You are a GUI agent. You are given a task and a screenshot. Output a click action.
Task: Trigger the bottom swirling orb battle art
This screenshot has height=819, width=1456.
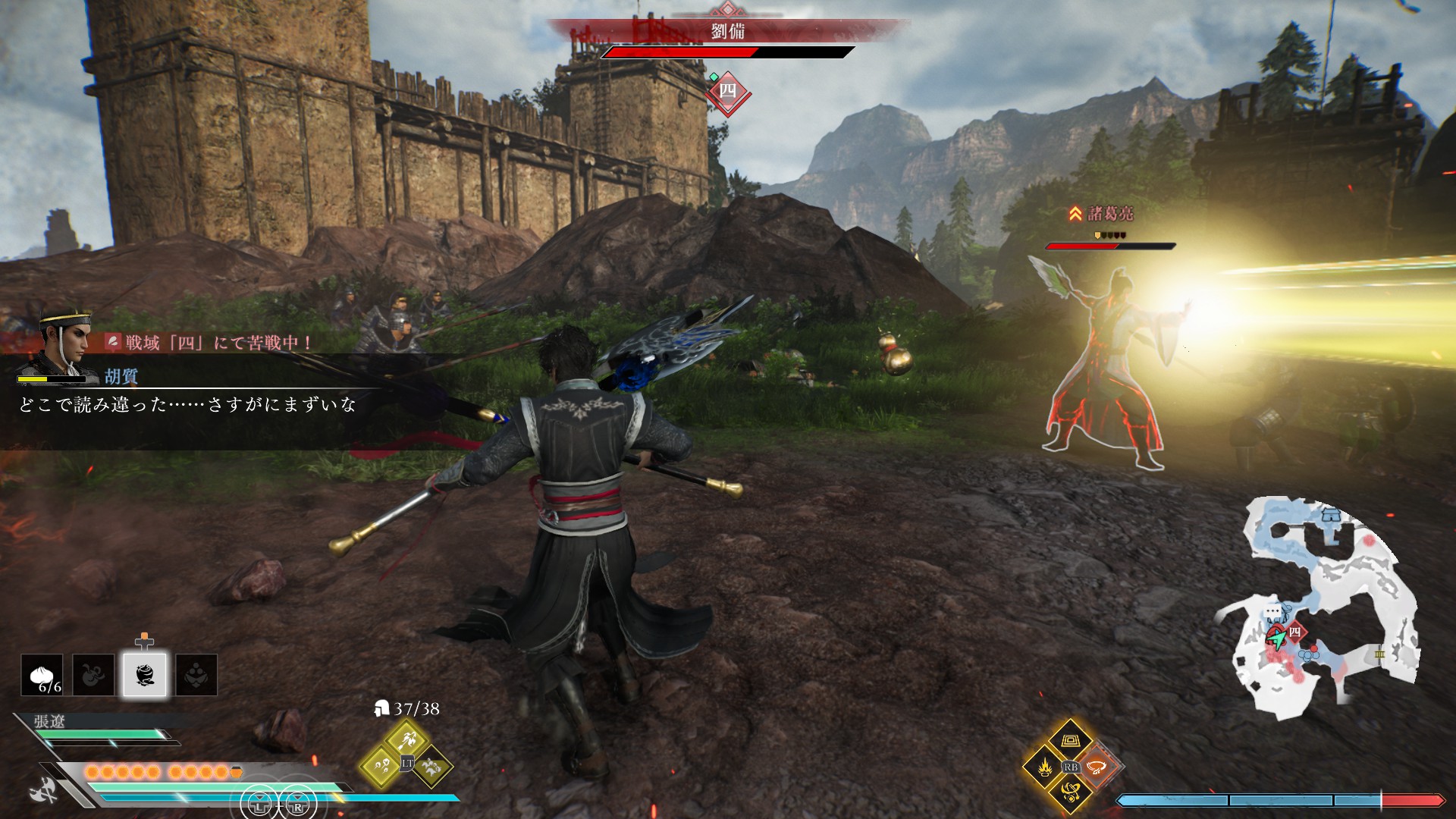tap(1071, 793)
